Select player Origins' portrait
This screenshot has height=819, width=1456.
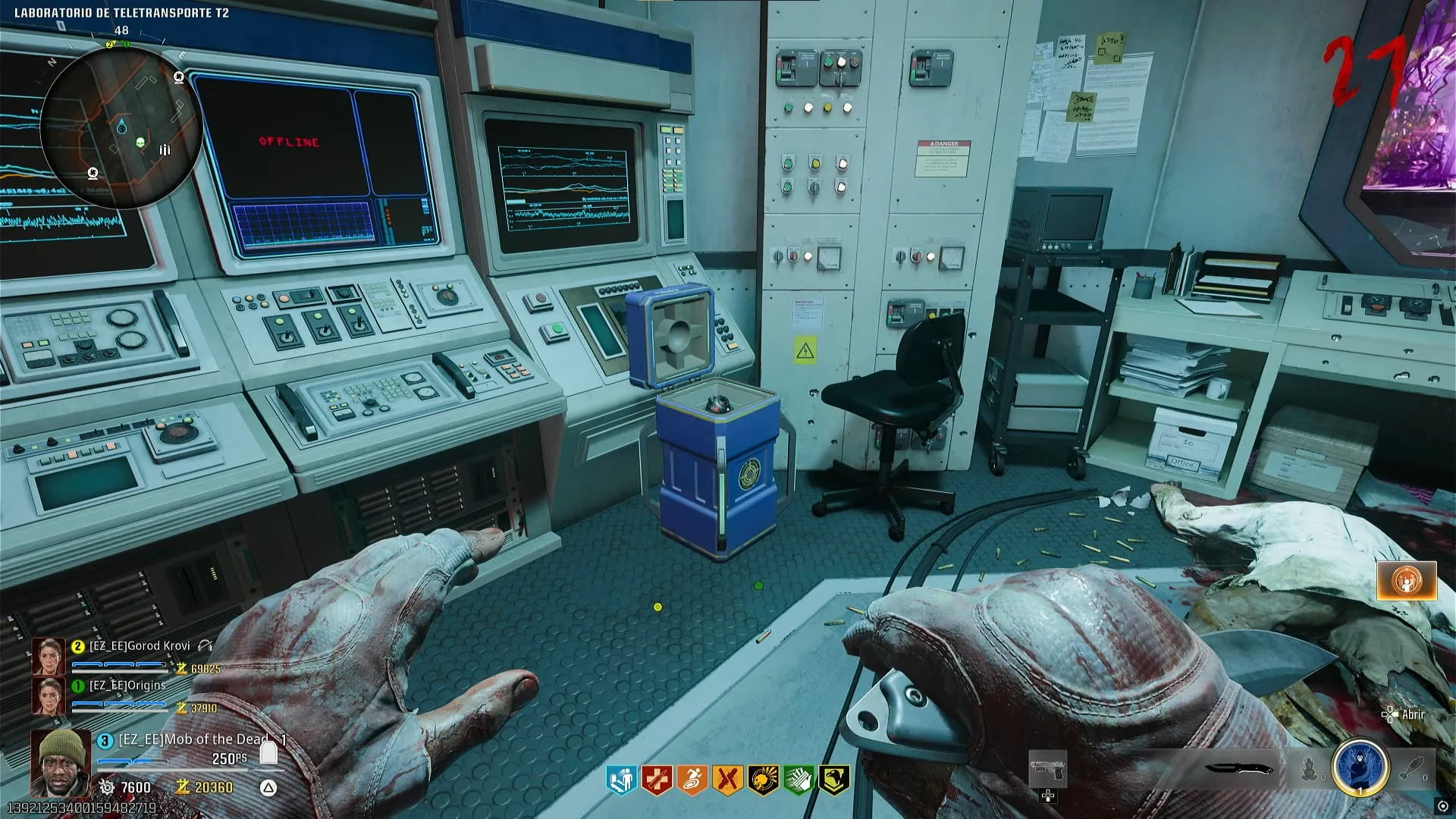(48, 695)
